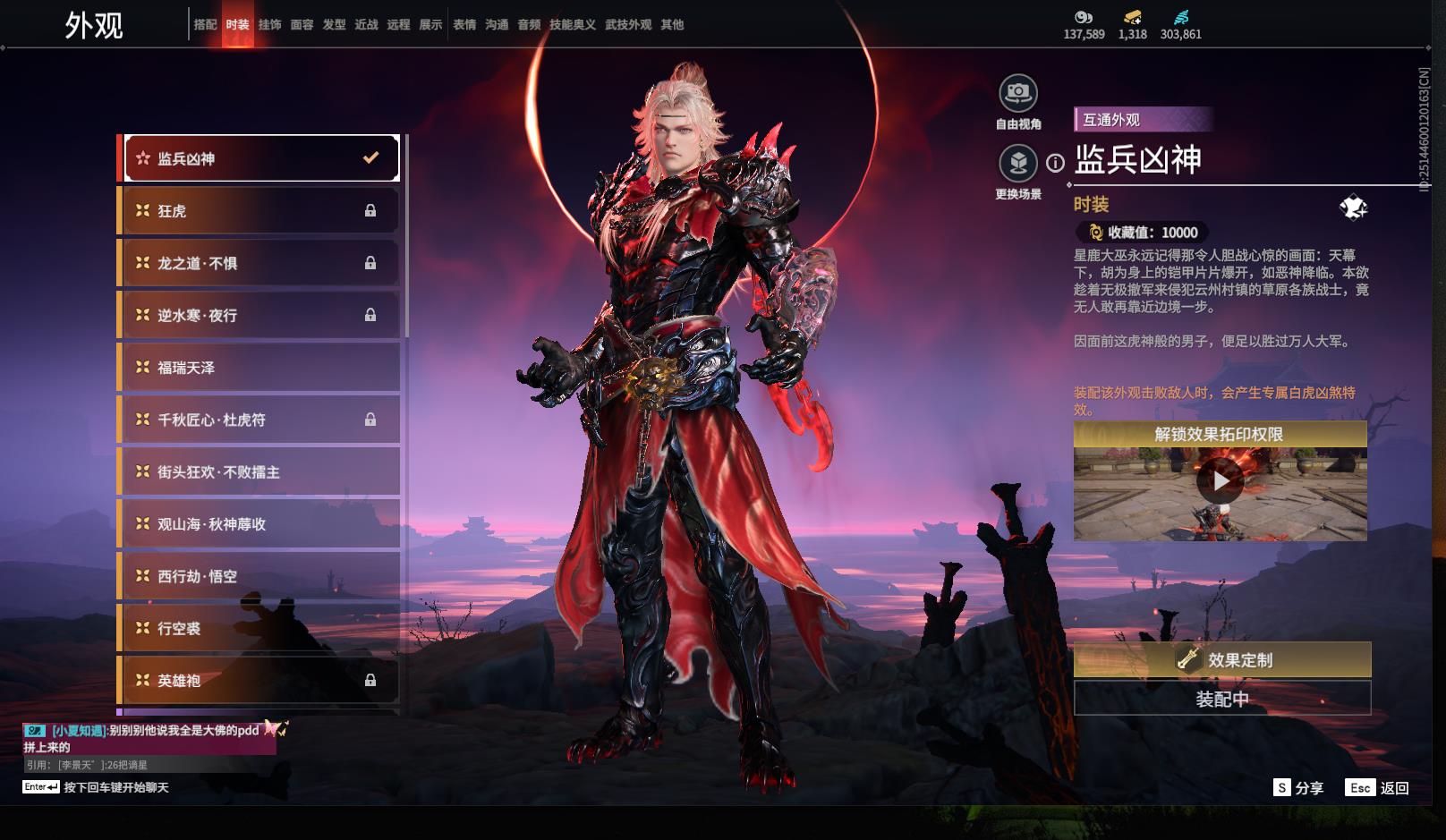Click the 更换场景 scene button
The height and width of the screenshot is (840, 1446).
click(1018, 164)
